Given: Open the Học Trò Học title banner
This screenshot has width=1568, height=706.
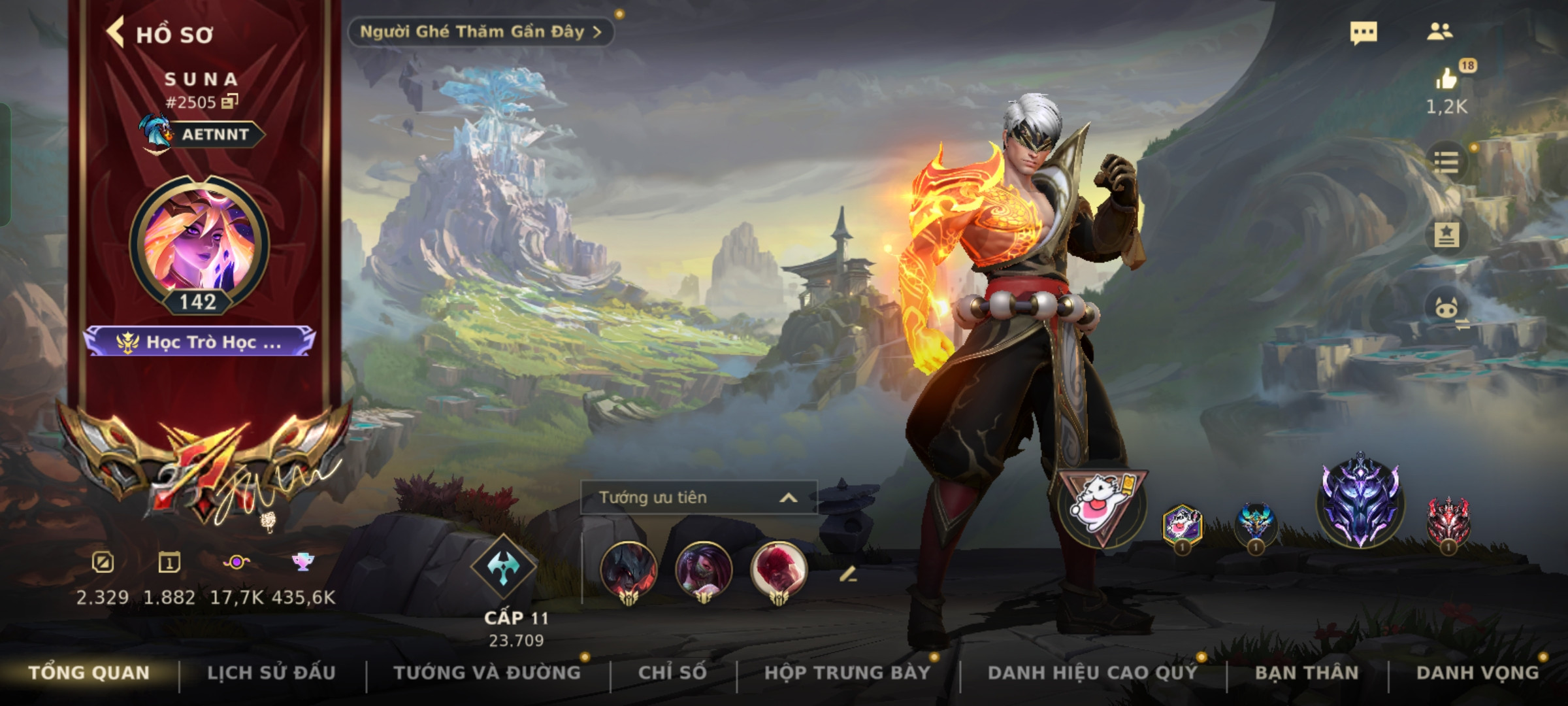Looking at the screenshot, I should pyautogui.click(x=199, y=342).
